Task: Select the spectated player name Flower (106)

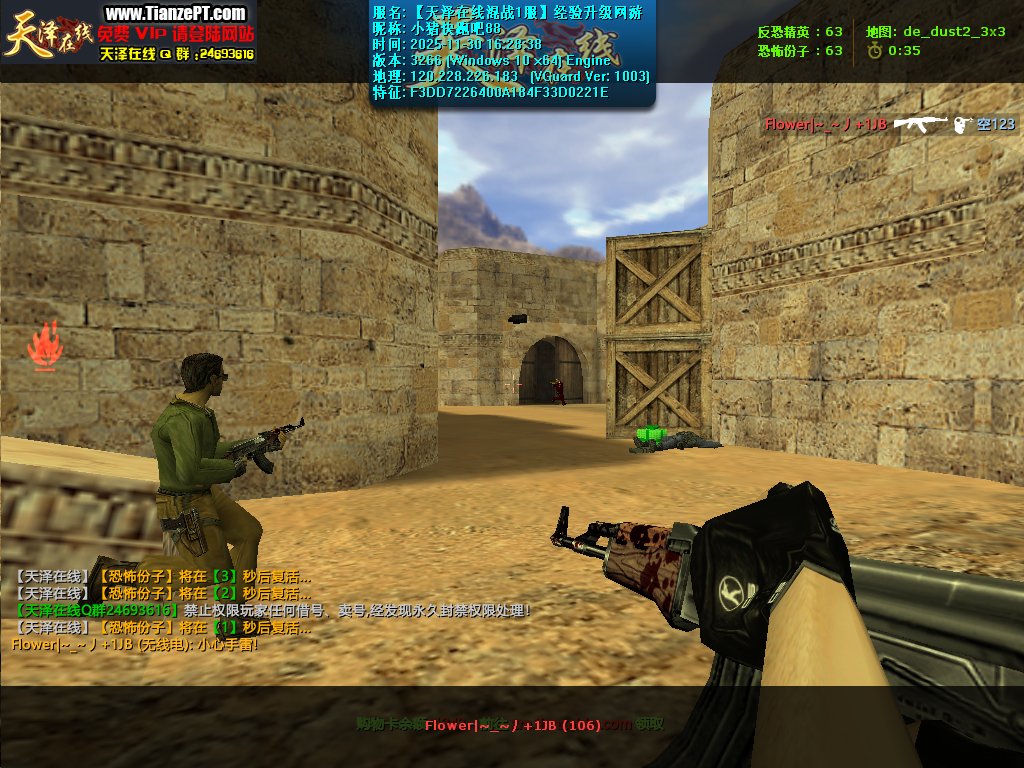Action: tap(512, 725)
